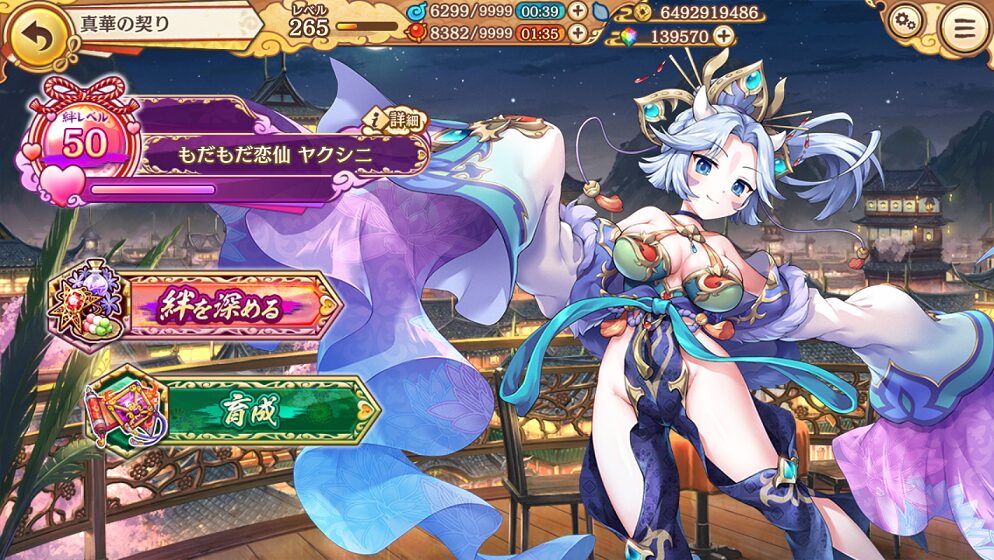Open the gear settings button
This screenshot has width=994, height=560.
point(905,21)
